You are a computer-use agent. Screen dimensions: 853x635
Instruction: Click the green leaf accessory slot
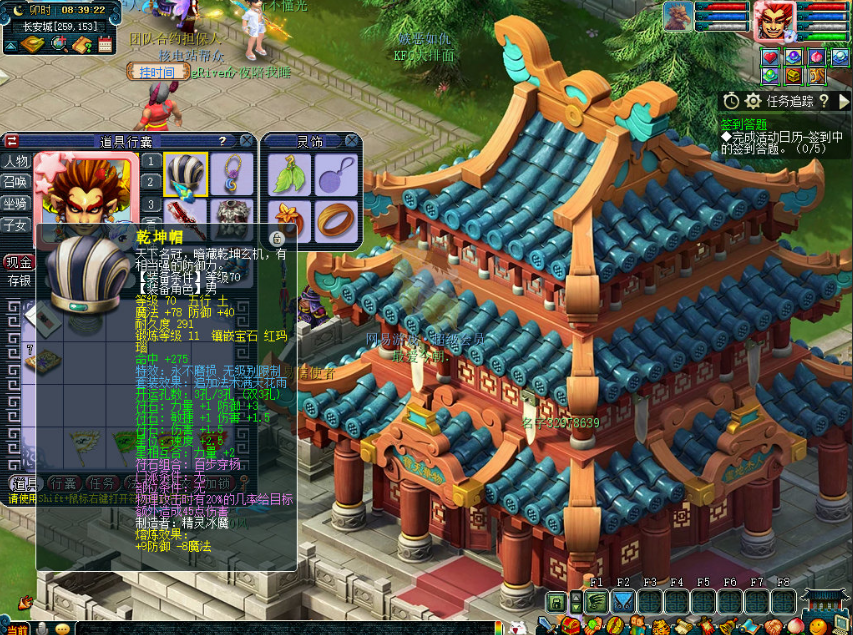click(x=288, y=176)
